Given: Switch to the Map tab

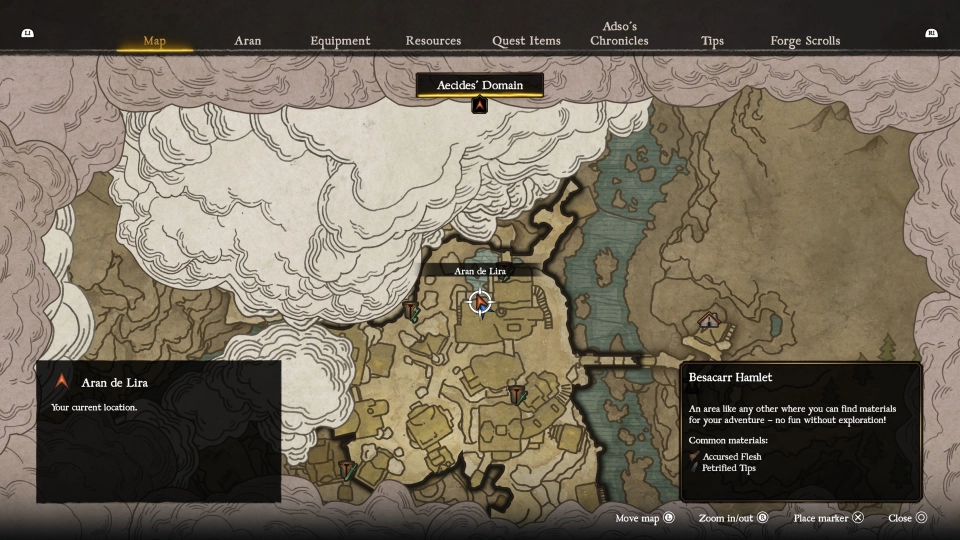Looking at the screenshot, I should [154, 41].
